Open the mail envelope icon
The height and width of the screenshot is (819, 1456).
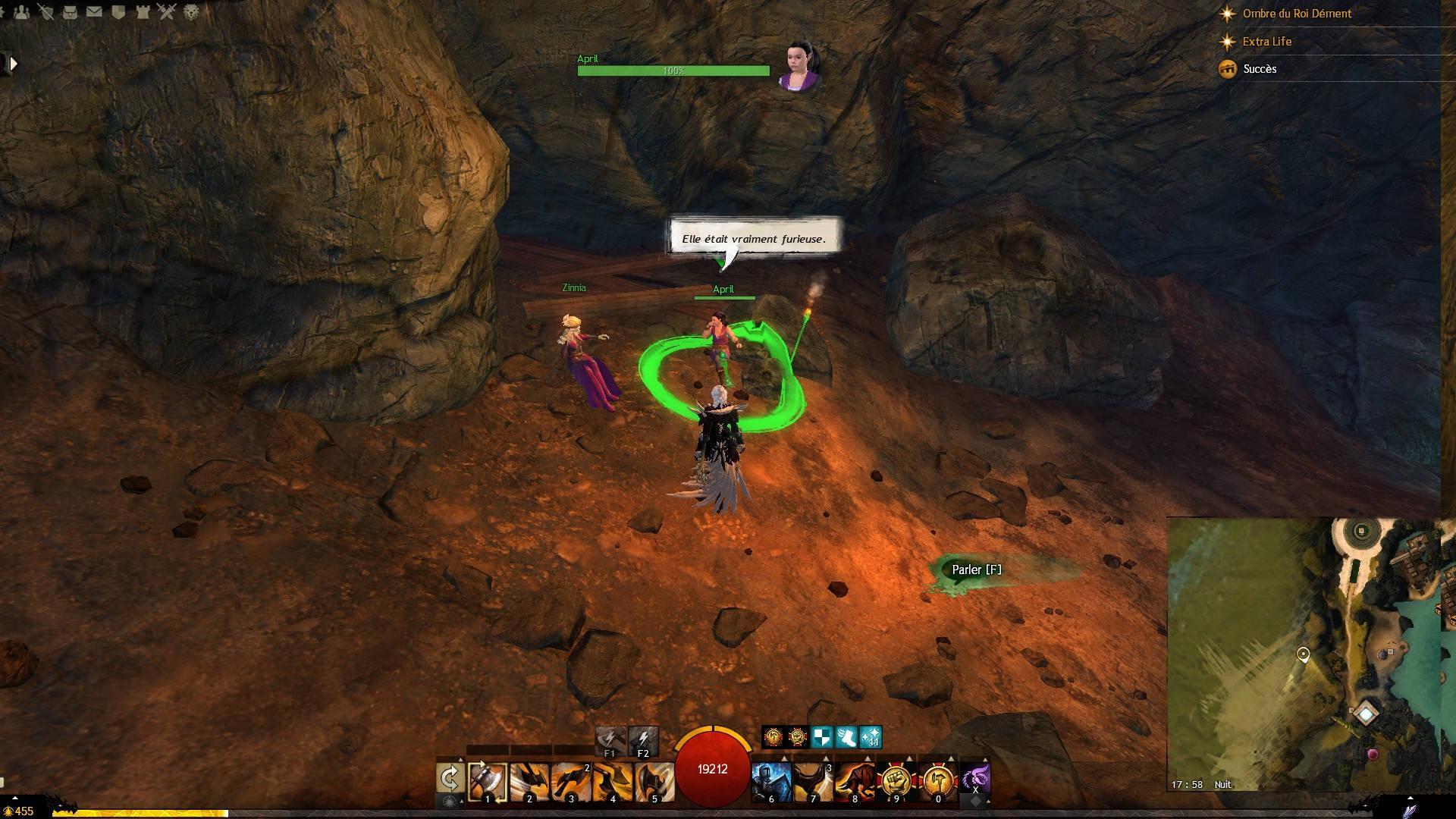click(94, 12)
